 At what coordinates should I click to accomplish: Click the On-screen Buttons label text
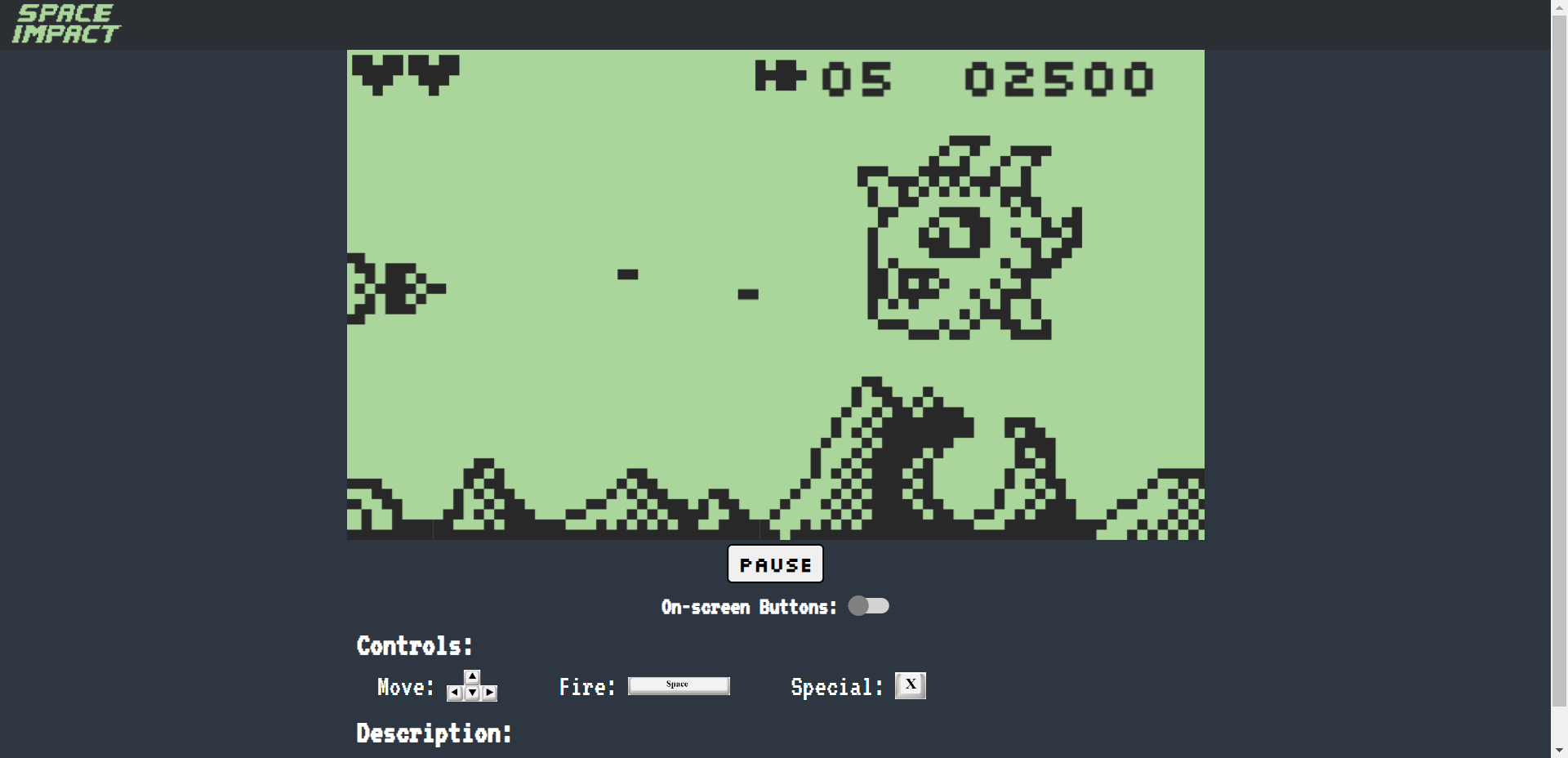click(x=747, y=606)
